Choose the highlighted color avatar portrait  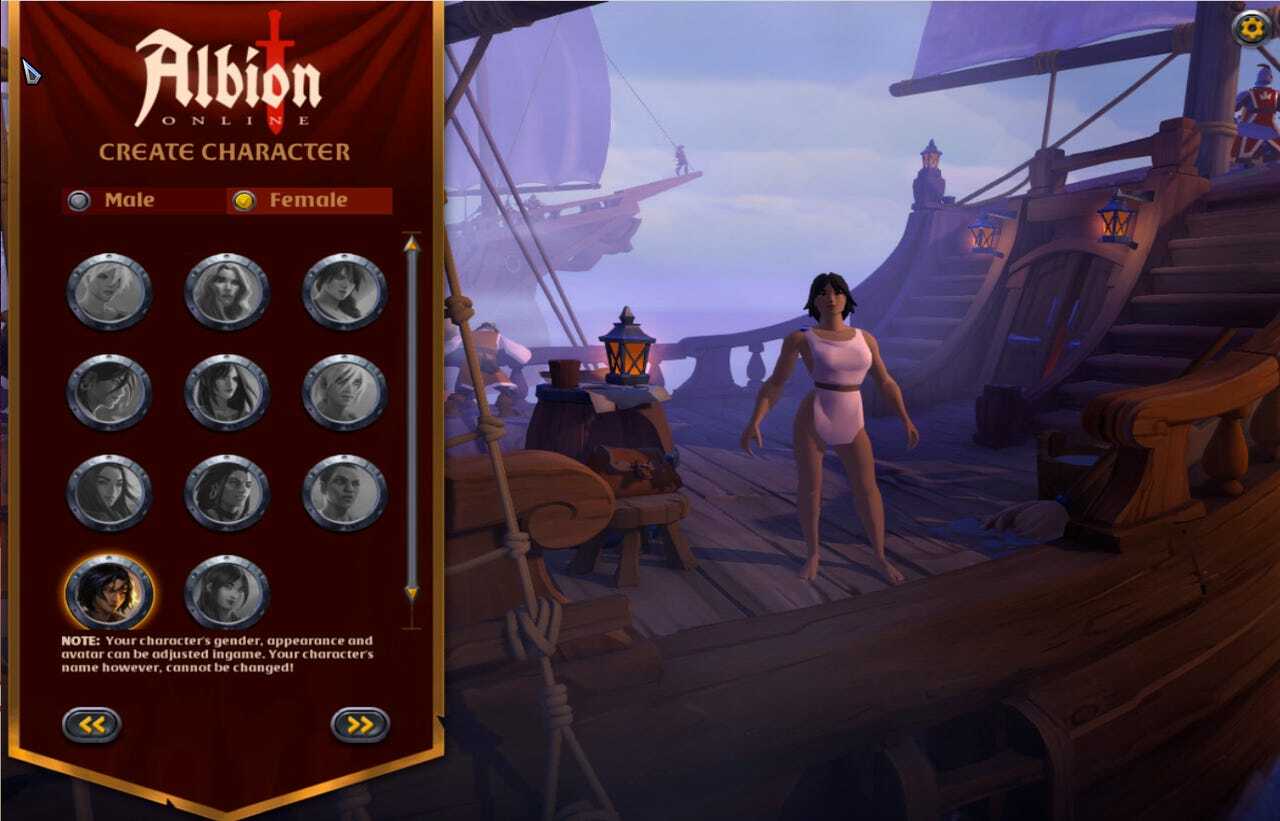109,592
